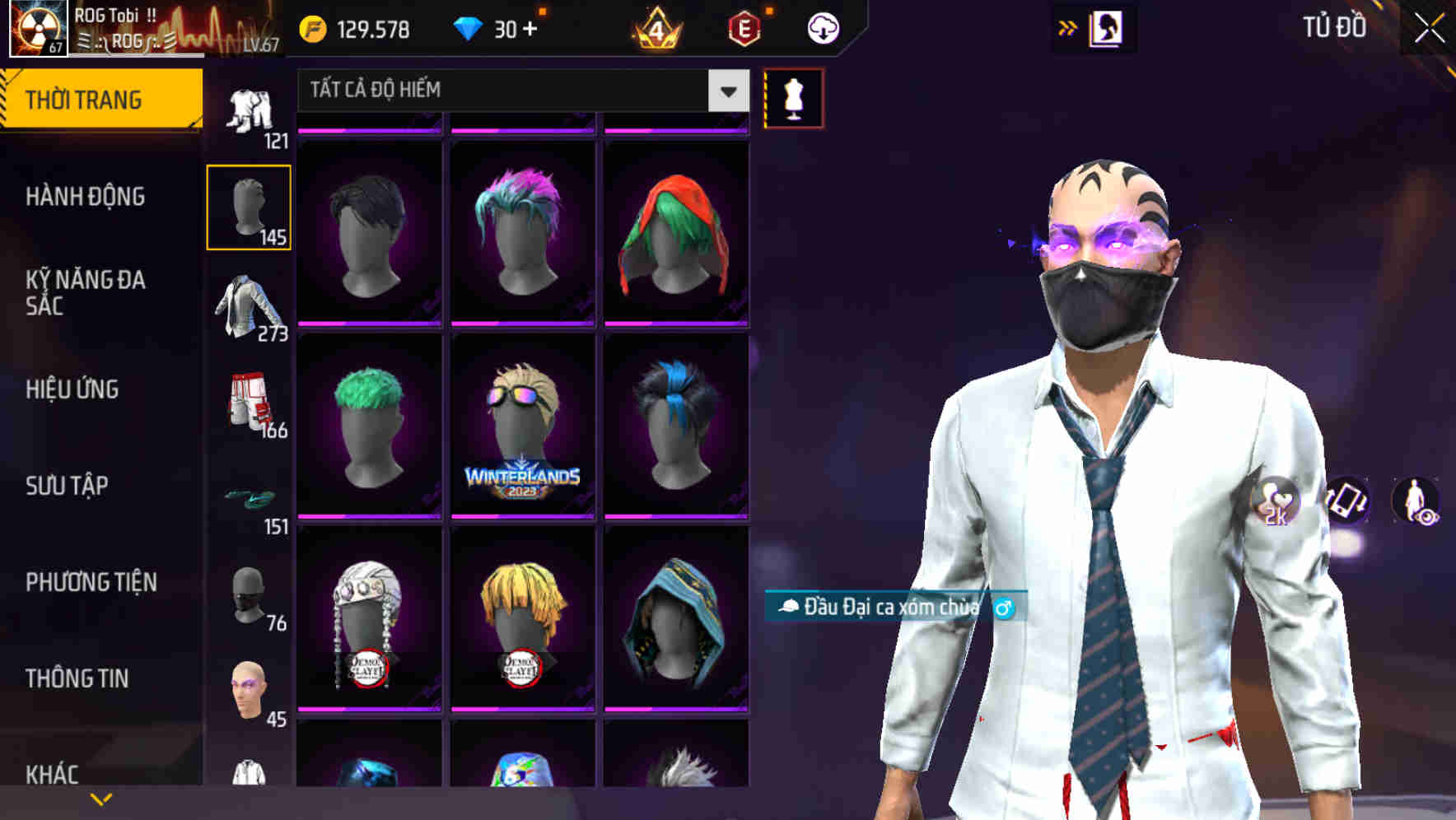
Task: Select the shorts category showing 166 items
Action: coord(250,403)
